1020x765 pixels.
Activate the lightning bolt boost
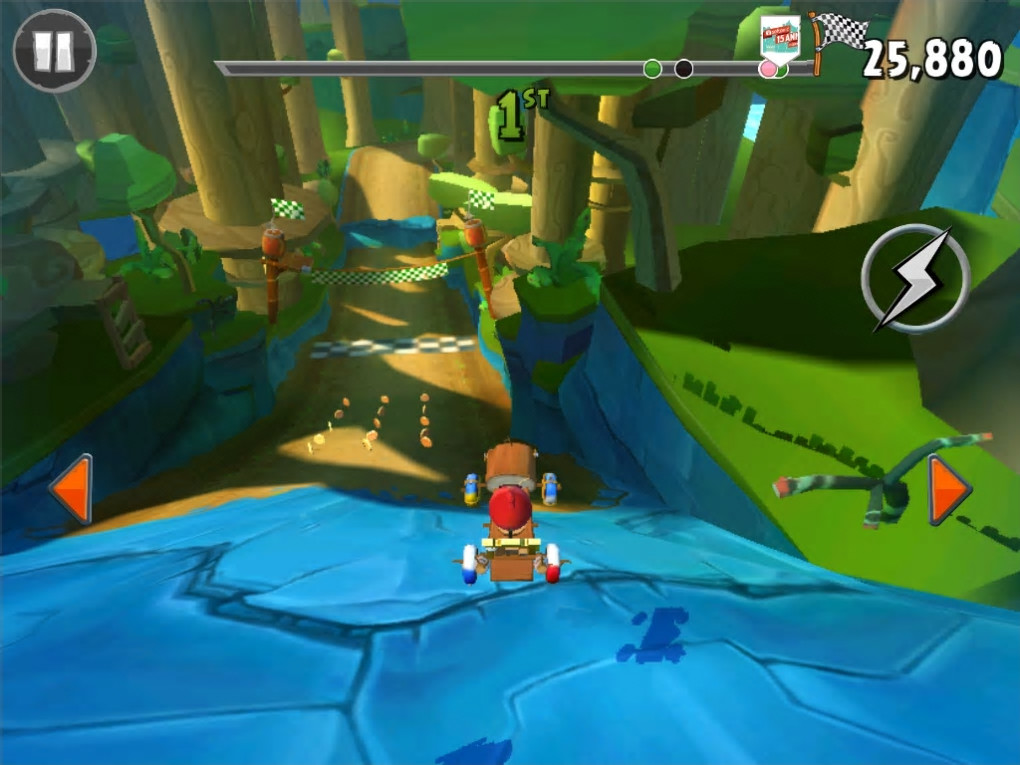(x=915, y=277)
